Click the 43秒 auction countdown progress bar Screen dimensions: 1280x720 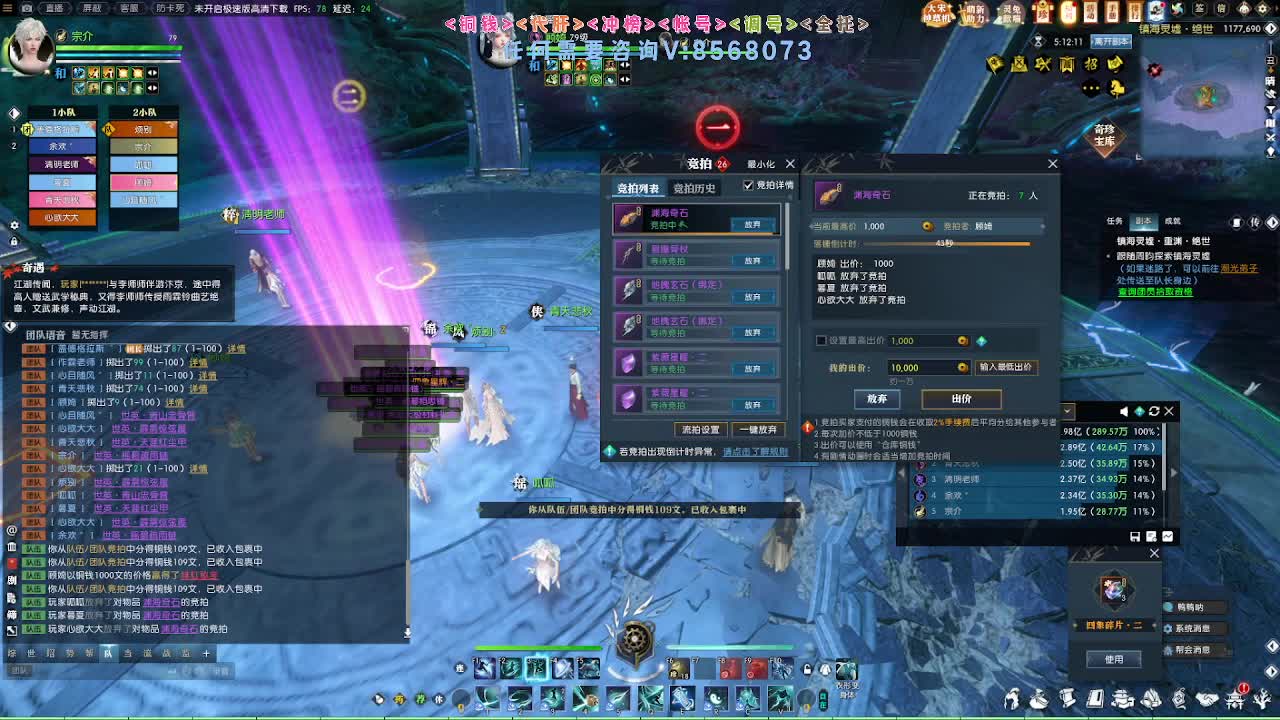click(x=945, y=244)
